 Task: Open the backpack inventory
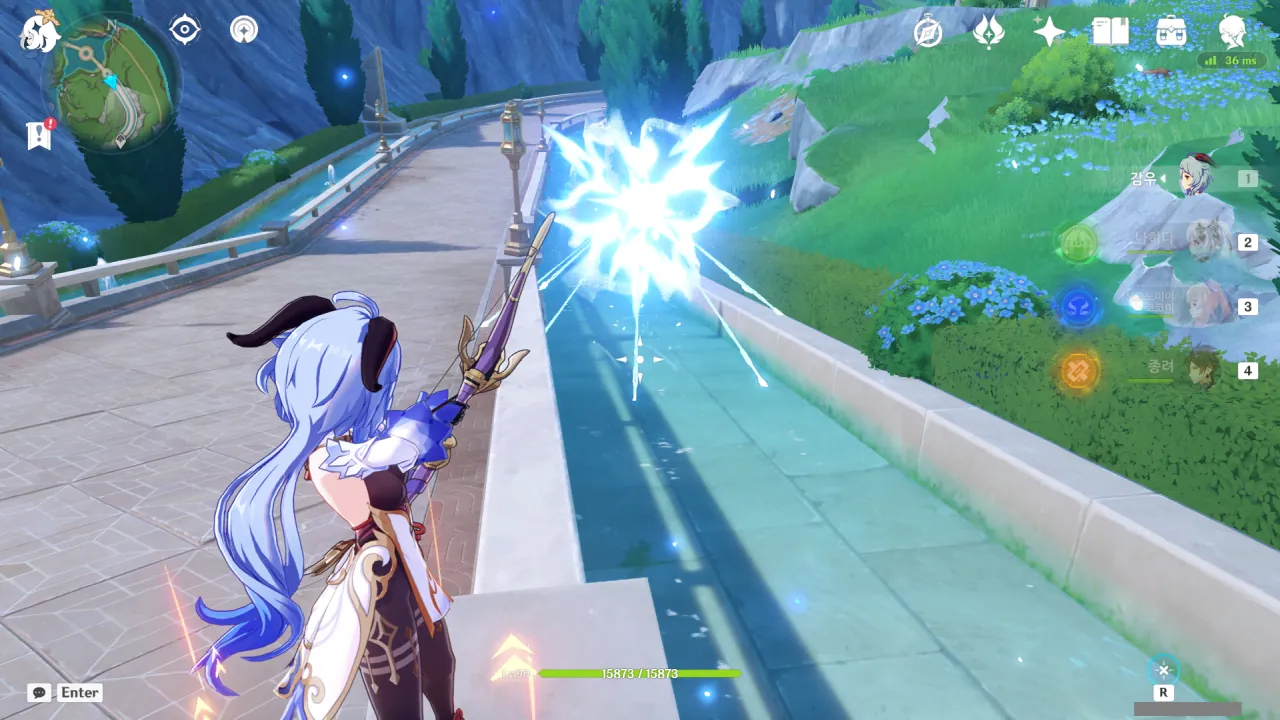pyautogui.click(x=1171, y=33)
